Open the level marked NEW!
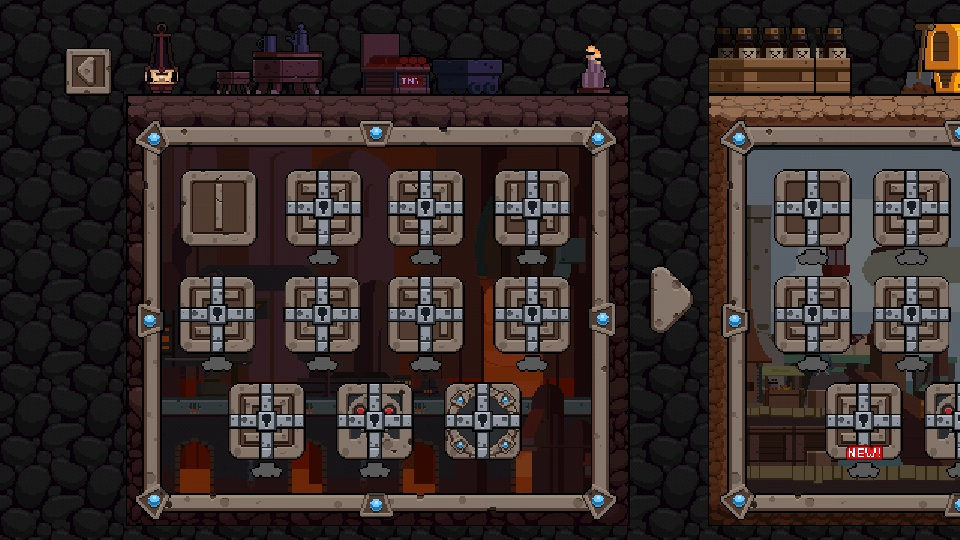The image size is (960, 540). 863,422
